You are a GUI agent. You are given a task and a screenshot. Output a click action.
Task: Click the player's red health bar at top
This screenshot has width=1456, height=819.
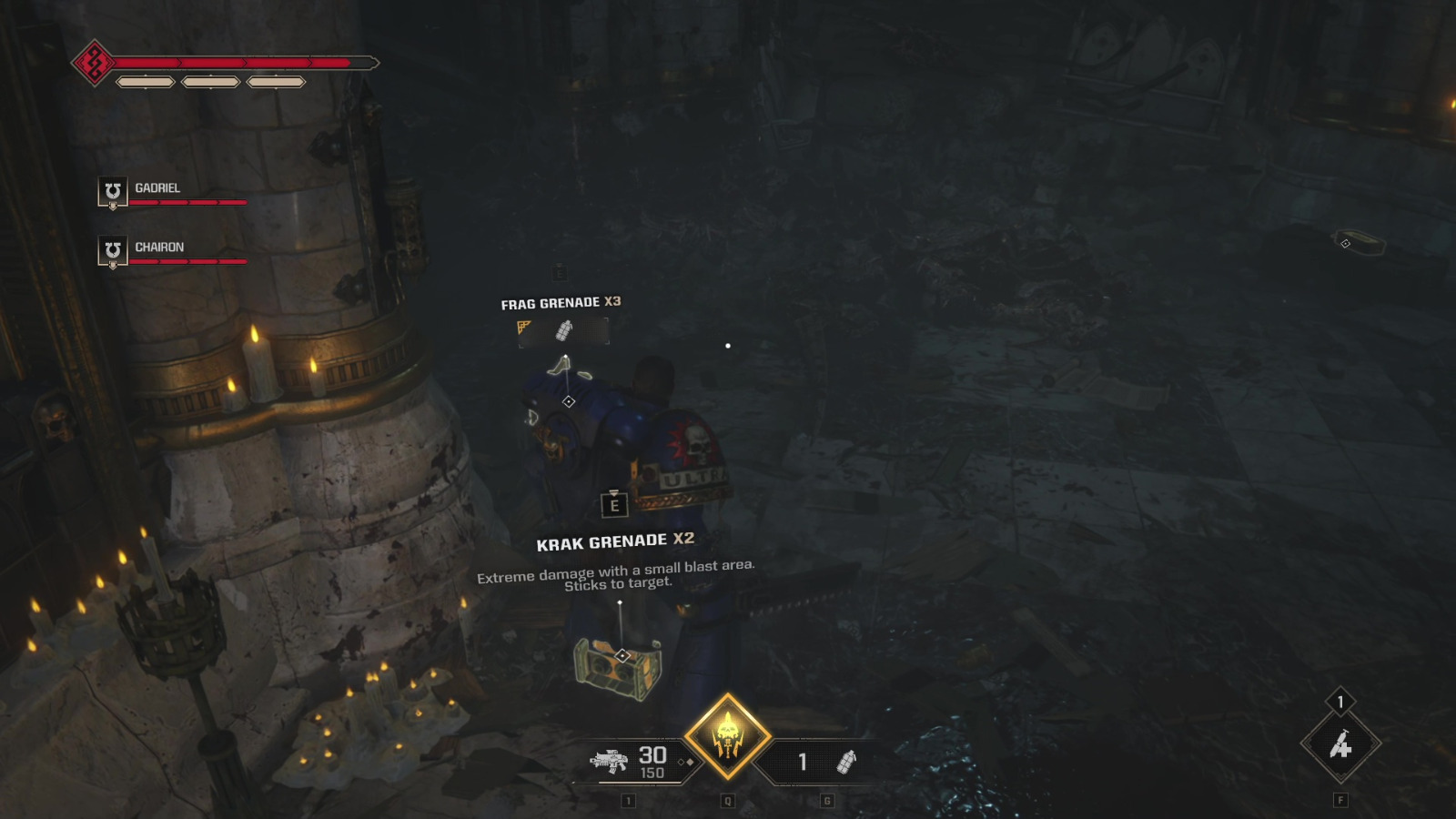[237, 64]
